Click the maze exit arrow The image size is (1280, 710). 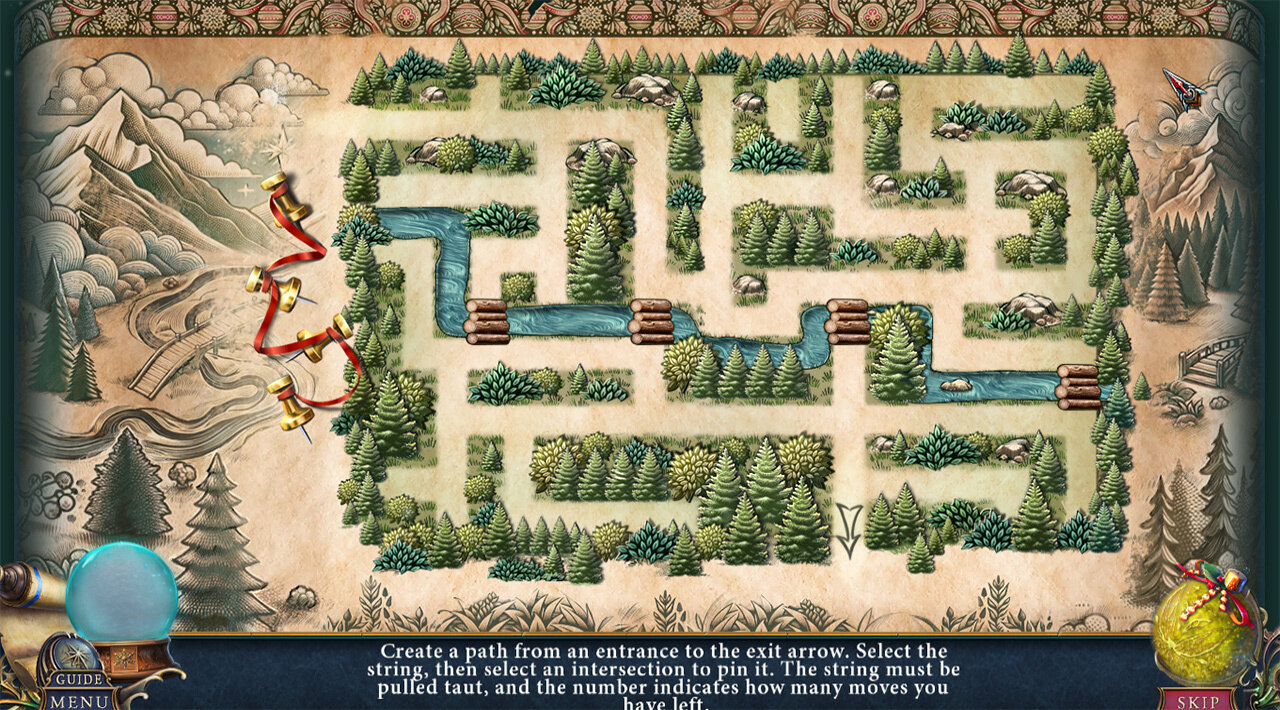point(849,530)
